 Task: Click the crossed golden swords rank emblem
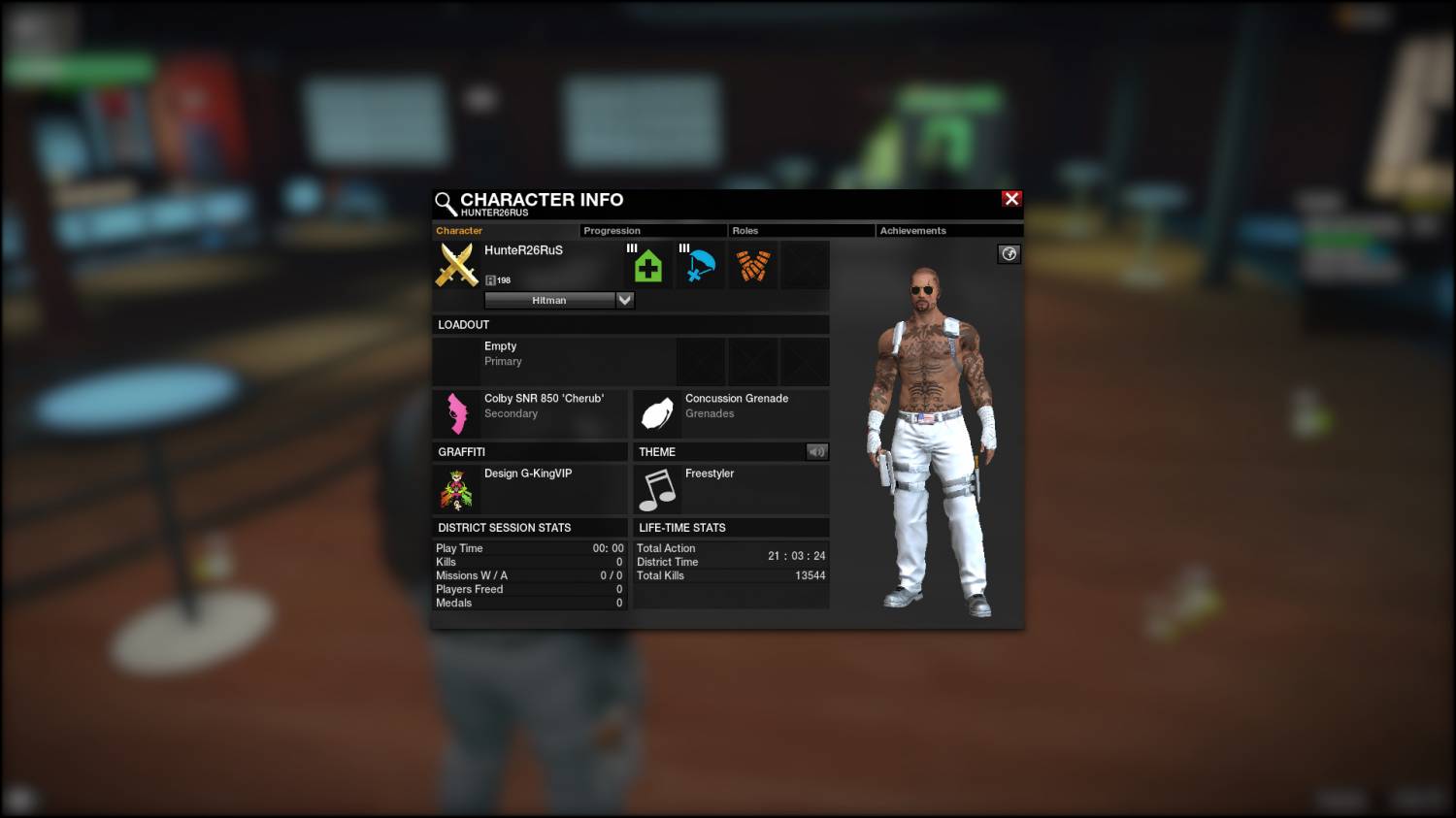(x=456, y=265)
